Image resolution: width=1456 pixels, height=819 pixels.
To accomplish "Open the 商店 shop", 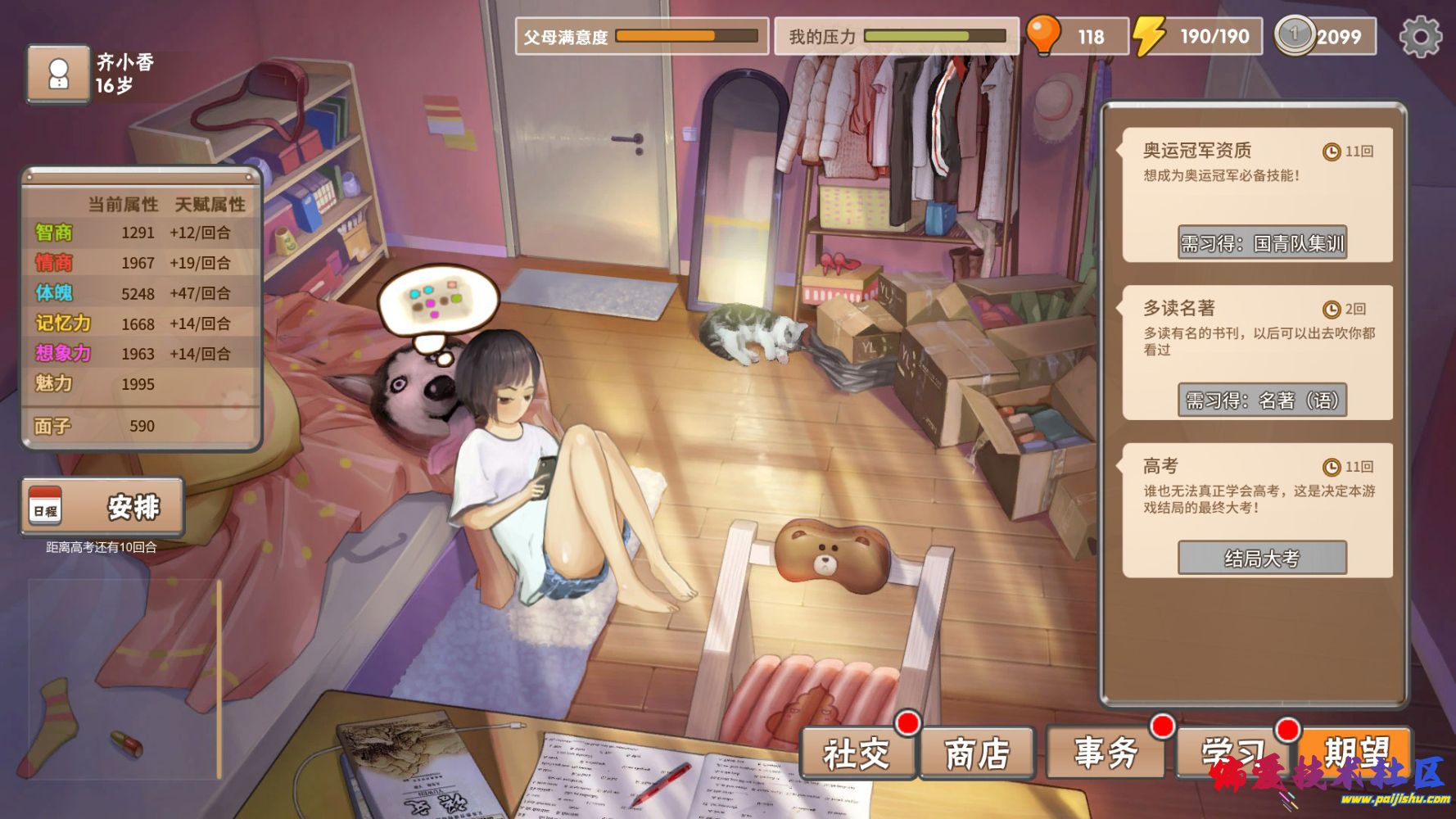I will [x=977, y=753].
